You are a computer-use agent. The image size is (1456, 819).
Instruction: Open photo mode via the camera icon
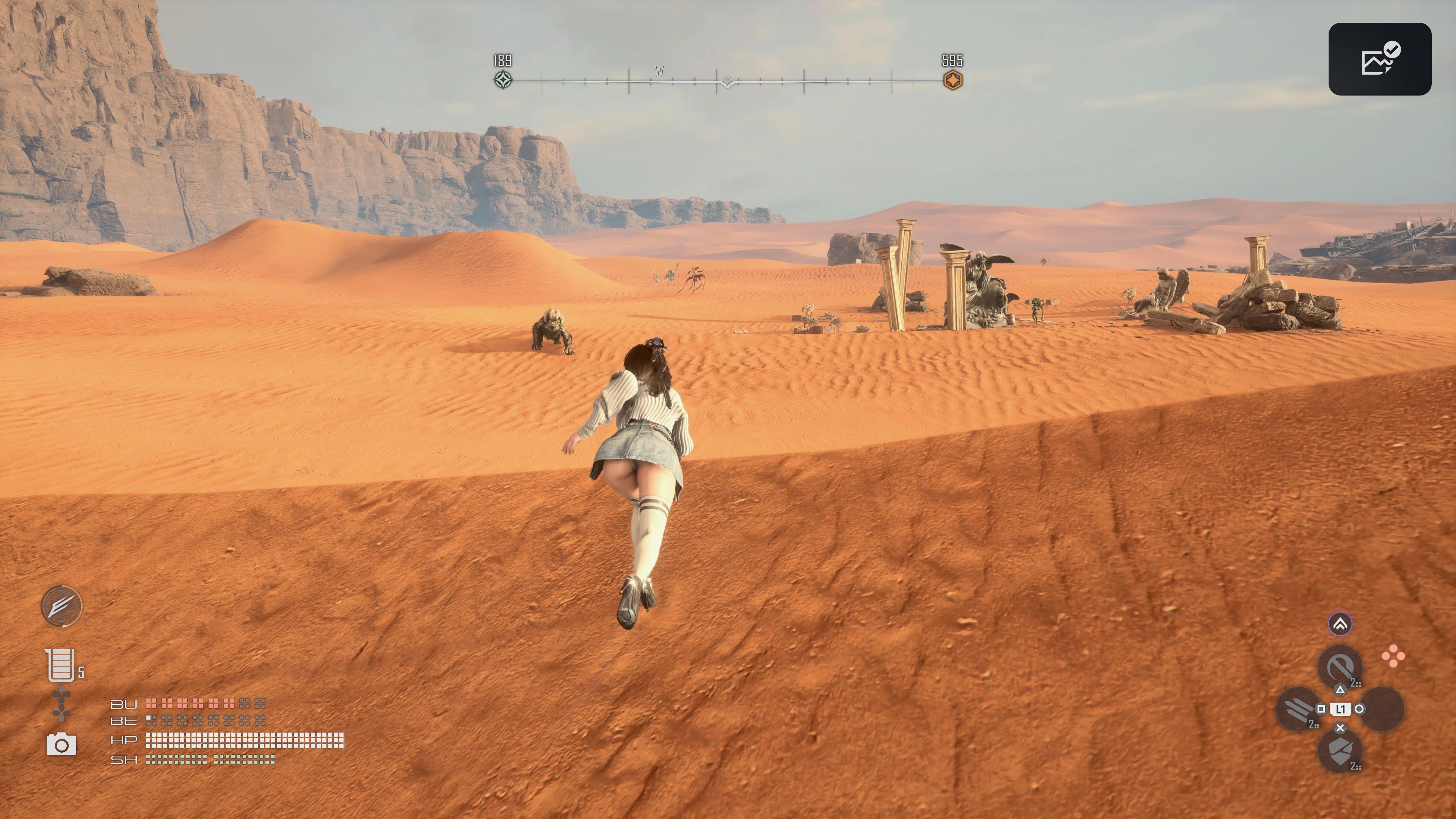tap(61, 745)
